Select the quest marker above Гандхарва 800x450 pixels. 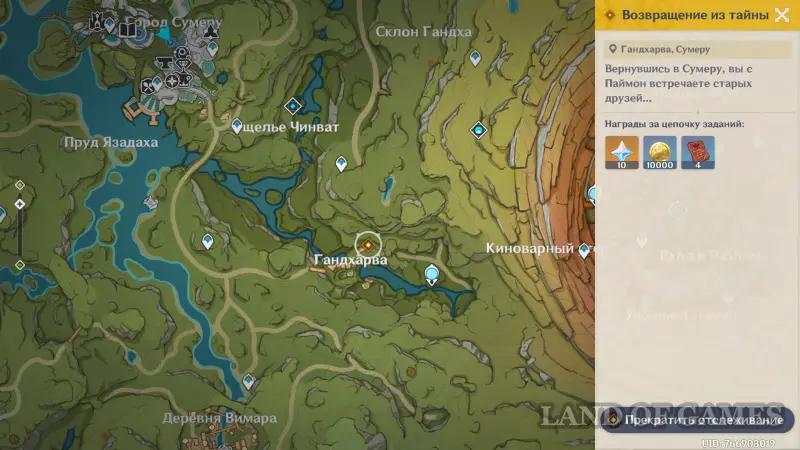coord(368,243)
